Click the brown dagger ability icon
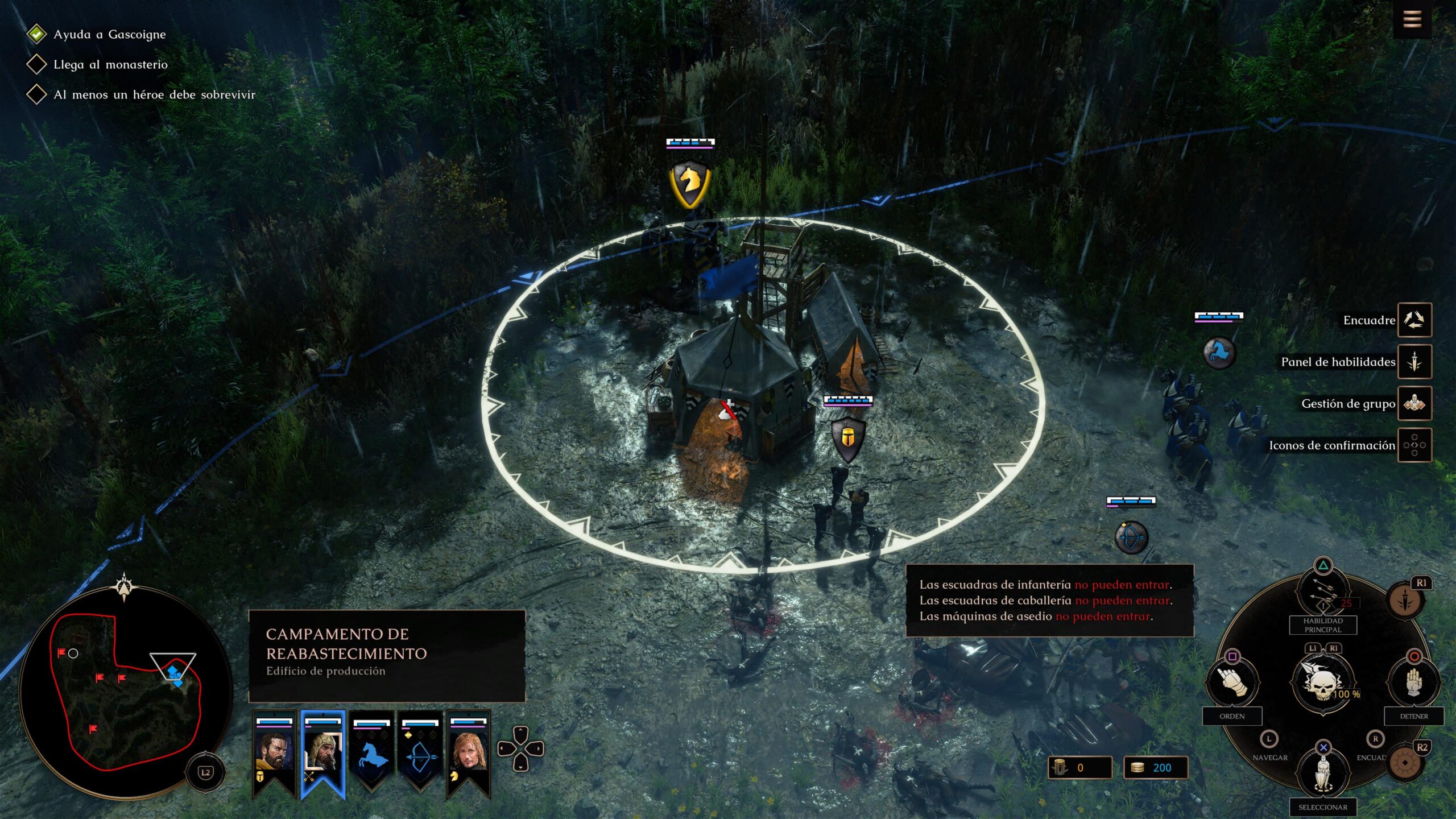 click(1405, 600)
